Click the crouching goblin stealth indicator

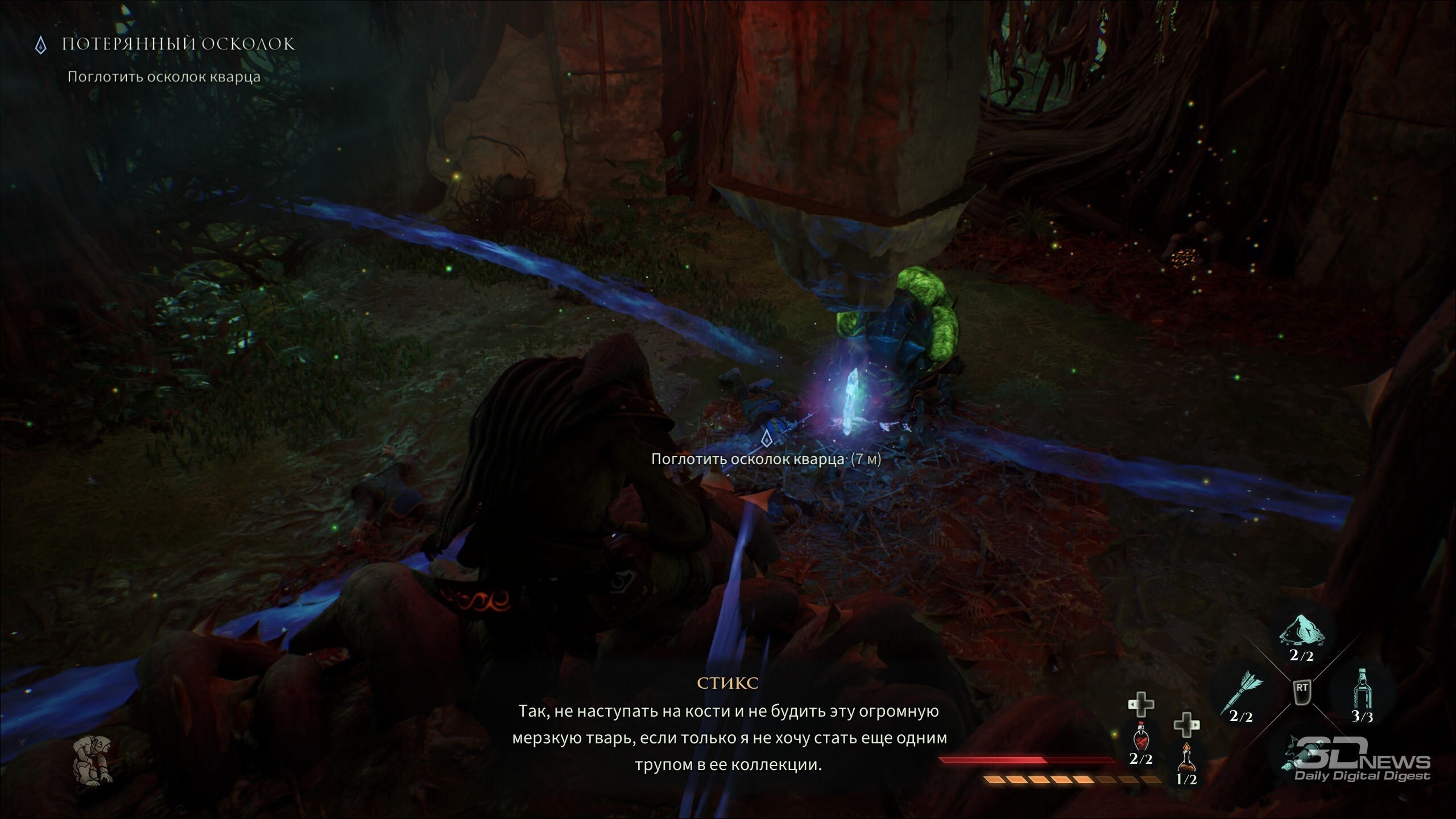point(93,759)
